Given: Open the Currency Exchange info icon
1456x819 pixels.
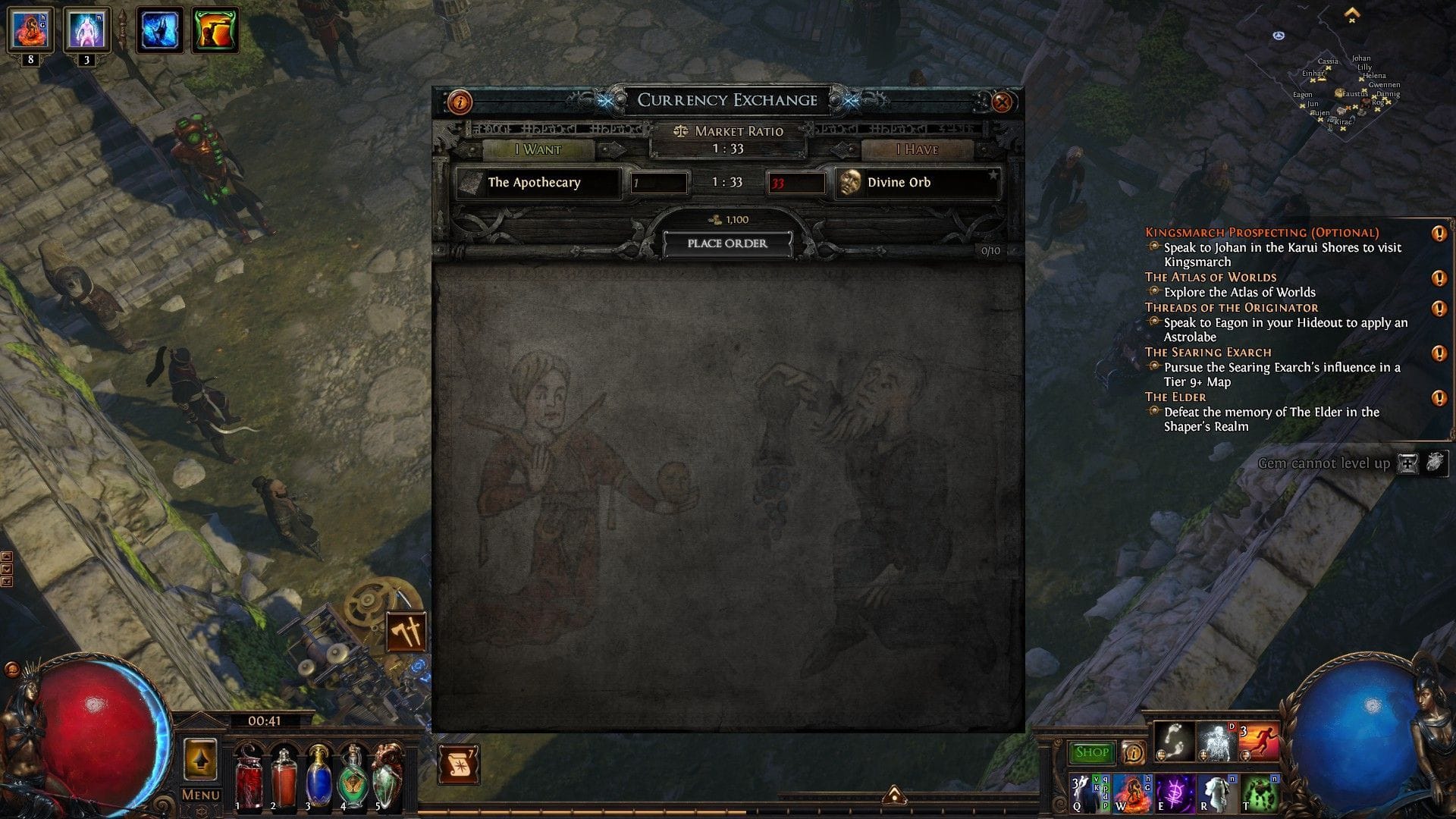Looking at the screenshot, I should 460,100.
